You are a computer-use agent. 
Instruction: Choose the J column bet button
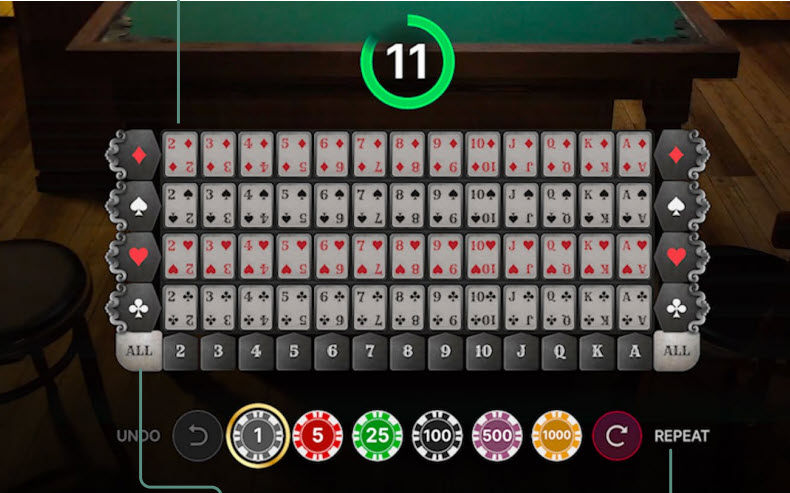pyautogui.click(x=521, y=352)
